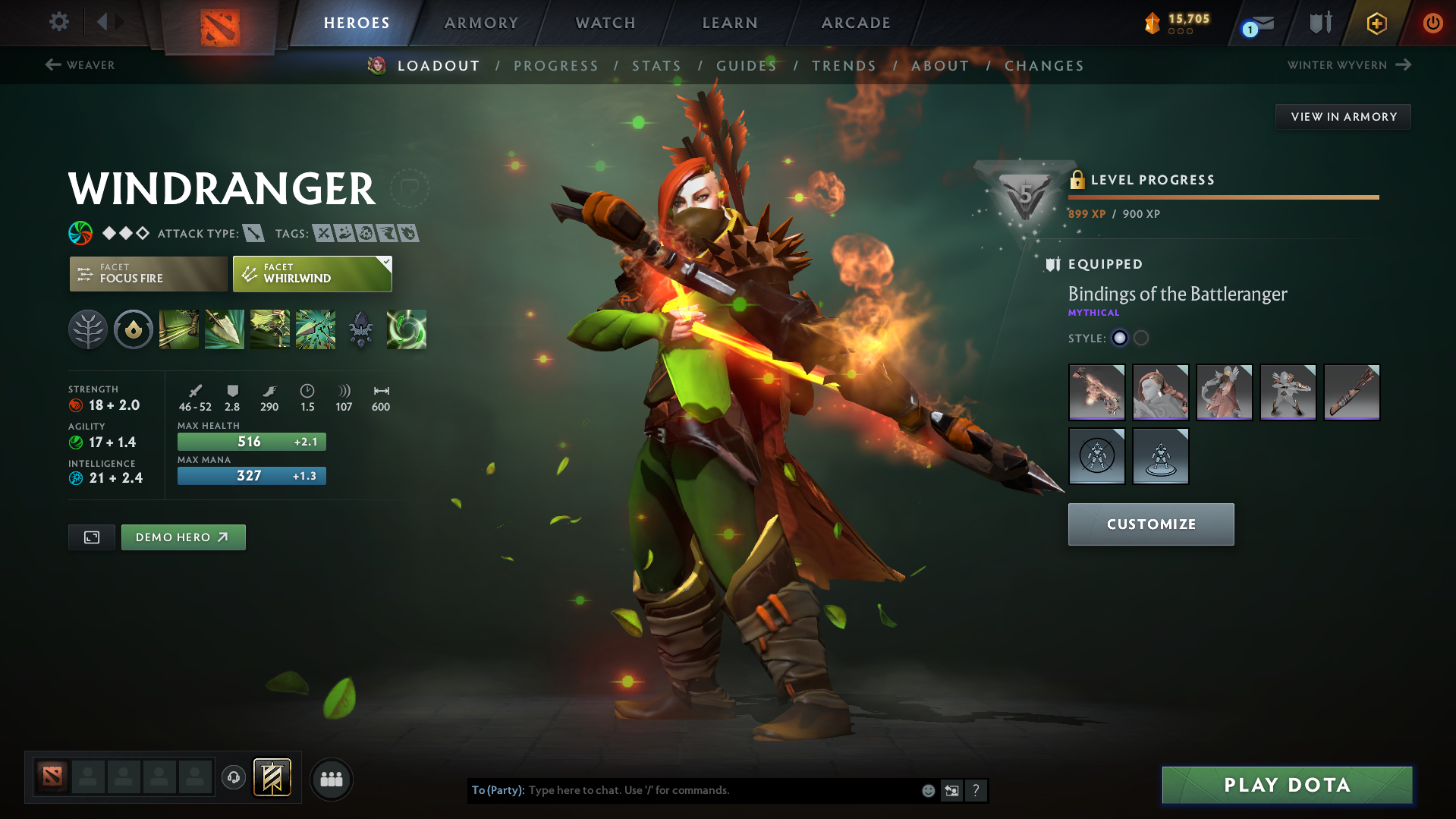
Task: View the Shackleshot ability icon
Action: coord(178,329)
